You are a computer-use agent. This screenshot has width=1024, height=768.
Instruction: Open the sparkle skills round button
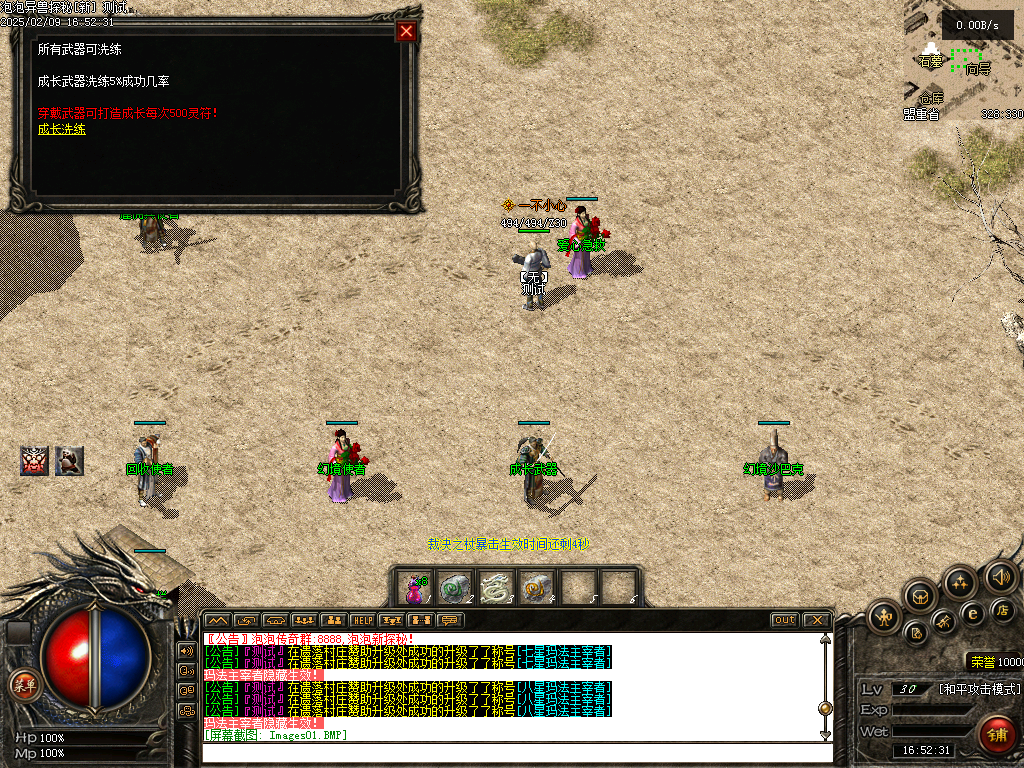pos(960,583)
